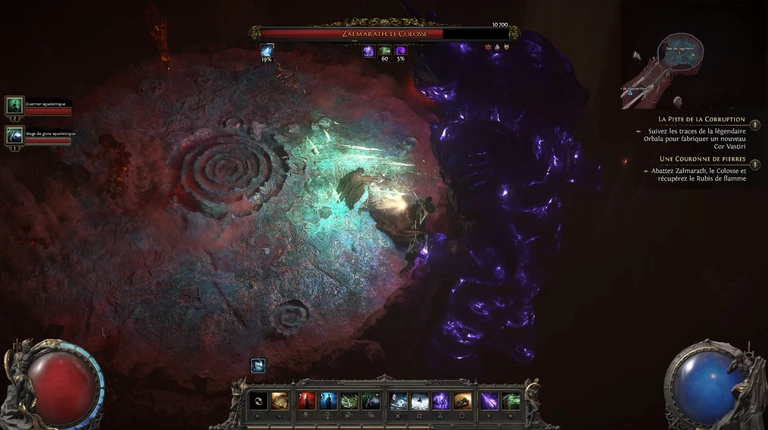Click the Guerrier squelettique minion portrait
This screenshot has height=430, width=768.
(x=15, y=105)
